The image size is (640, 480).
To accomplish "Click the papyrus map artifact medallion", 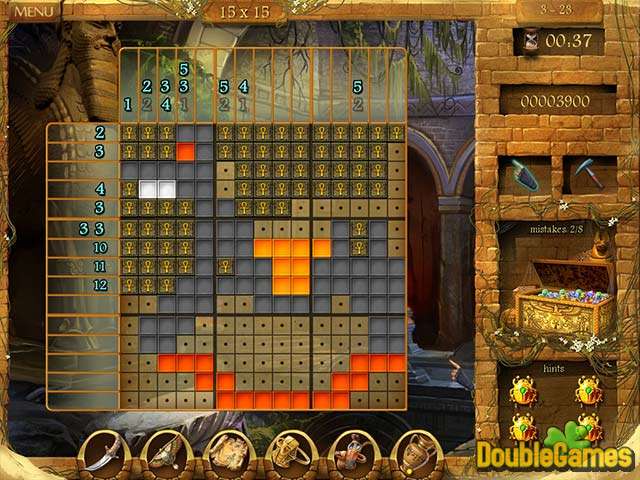I will (x=228, y=451).
